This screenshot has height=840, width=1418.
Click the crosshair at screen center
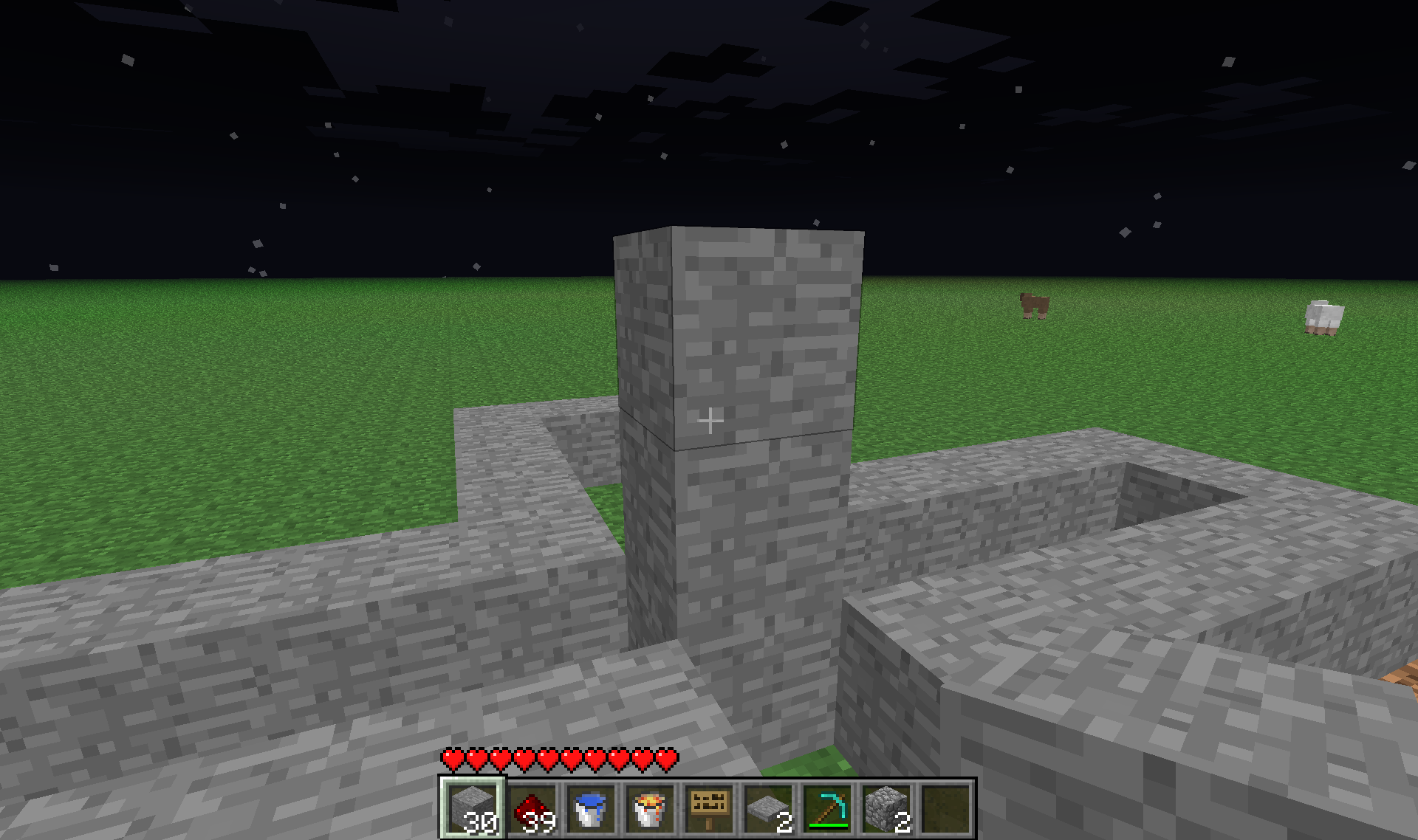(x=711, y=420)
